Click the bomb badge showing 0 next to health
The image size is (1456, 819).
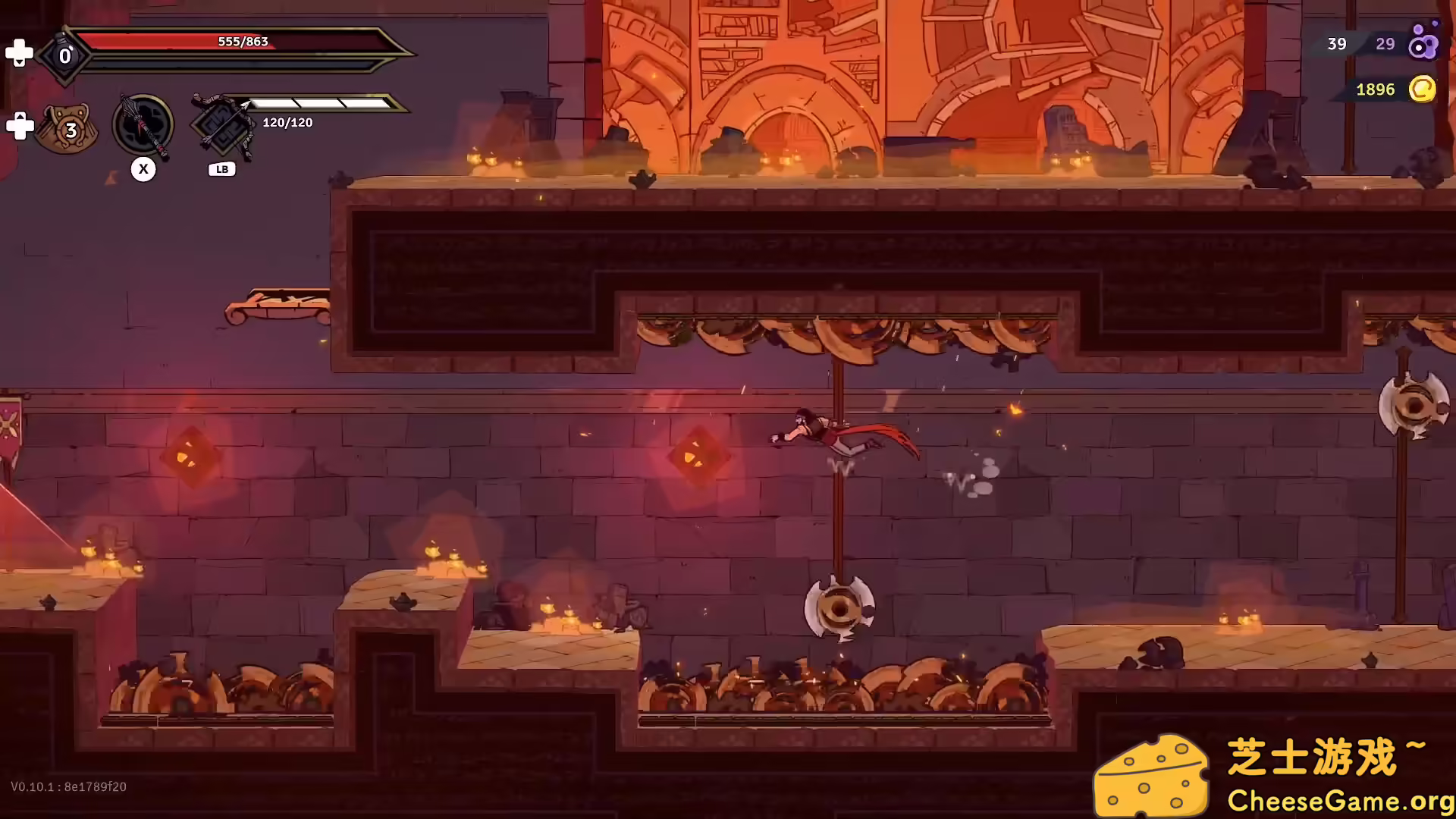point(64,55)
